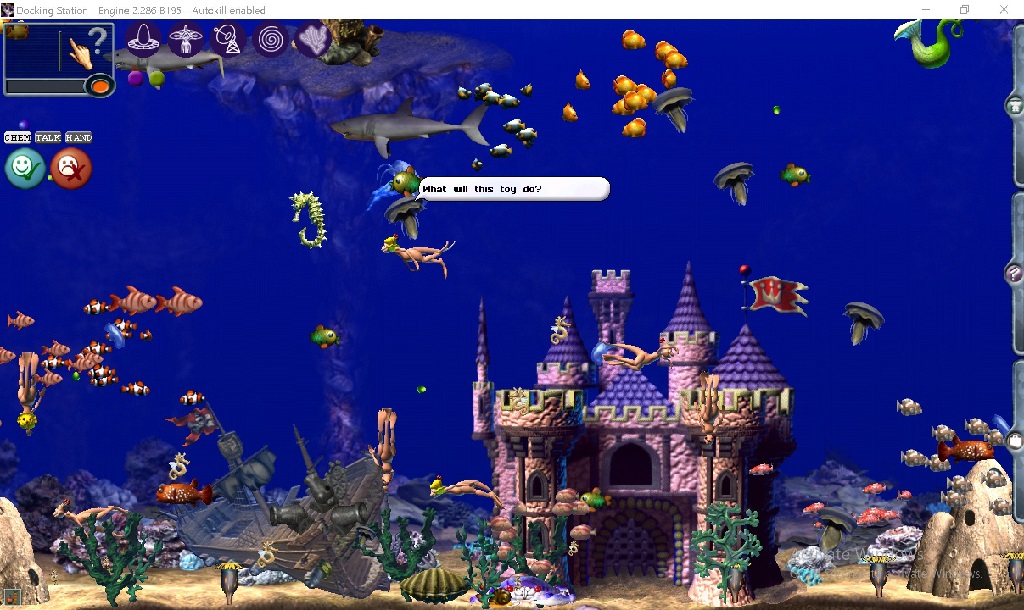Switch to the TALK tab
Image resolution: width=1024 pixels, height=610 pixels.
pos(48,137)
